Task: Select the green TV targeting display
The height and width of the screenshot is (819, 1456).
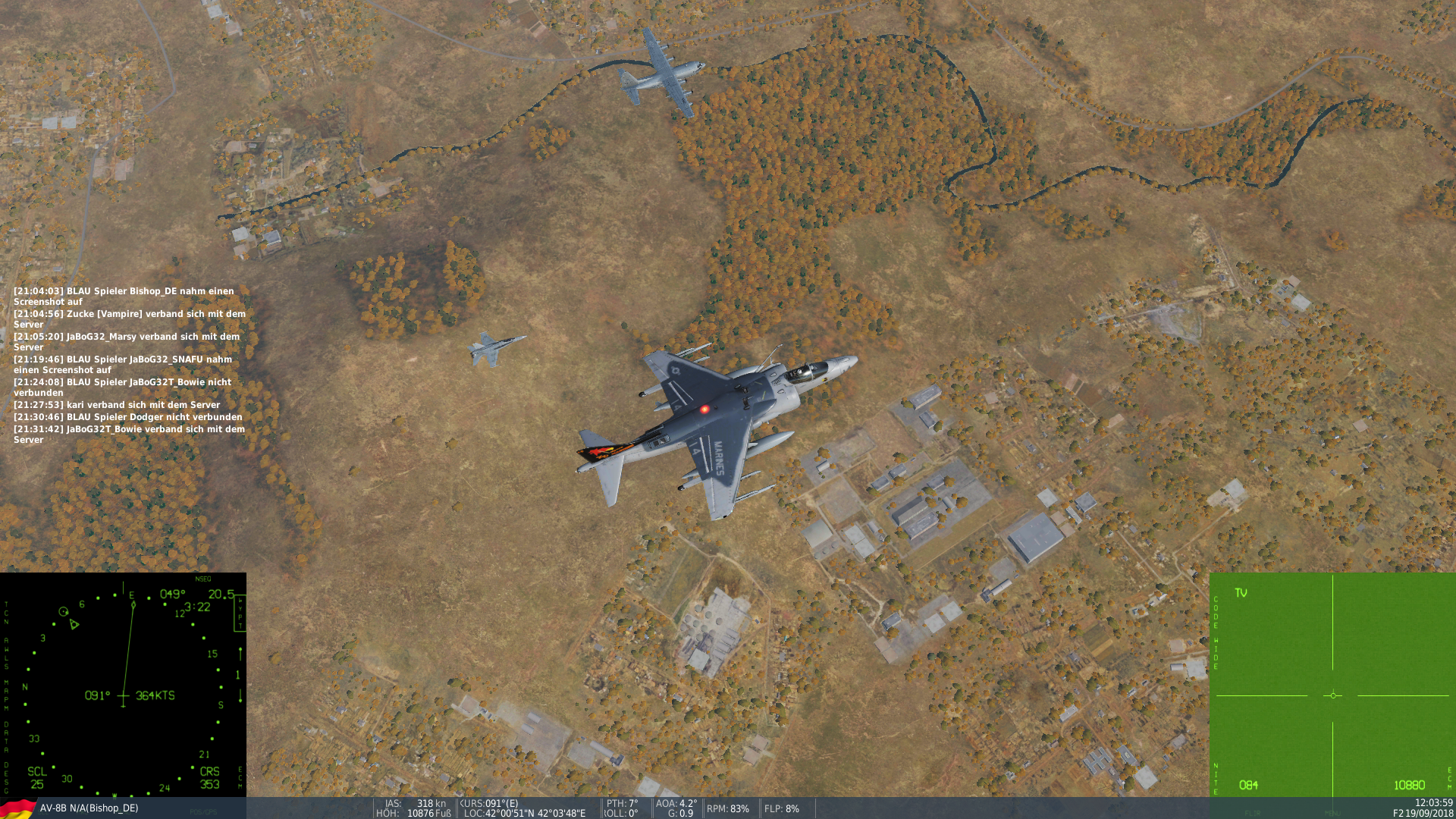Action: (x=1332, y=685)
